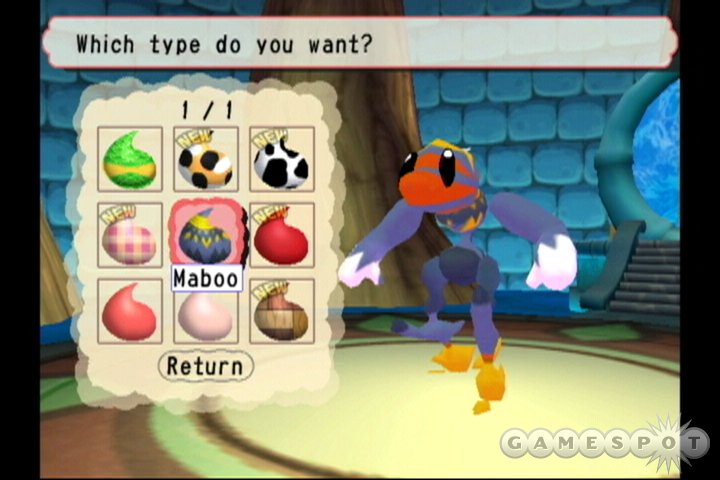This screenshot has width=720, height=480.
Task: Select the brown wooden-patterned egg
Action: pyautogui.click(x=281, y=311)
